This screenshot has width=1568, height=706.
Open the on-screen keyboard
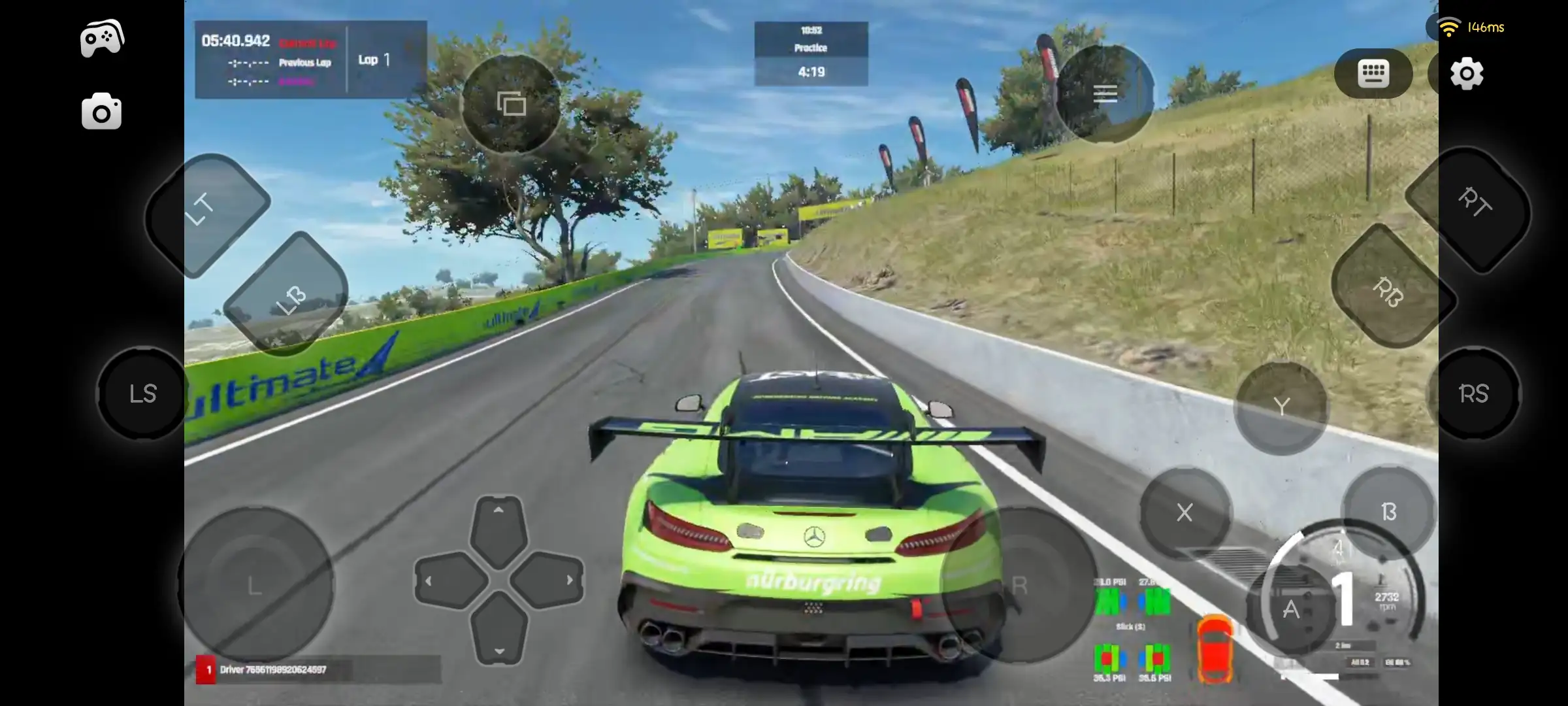click(x=1373, y=73)
